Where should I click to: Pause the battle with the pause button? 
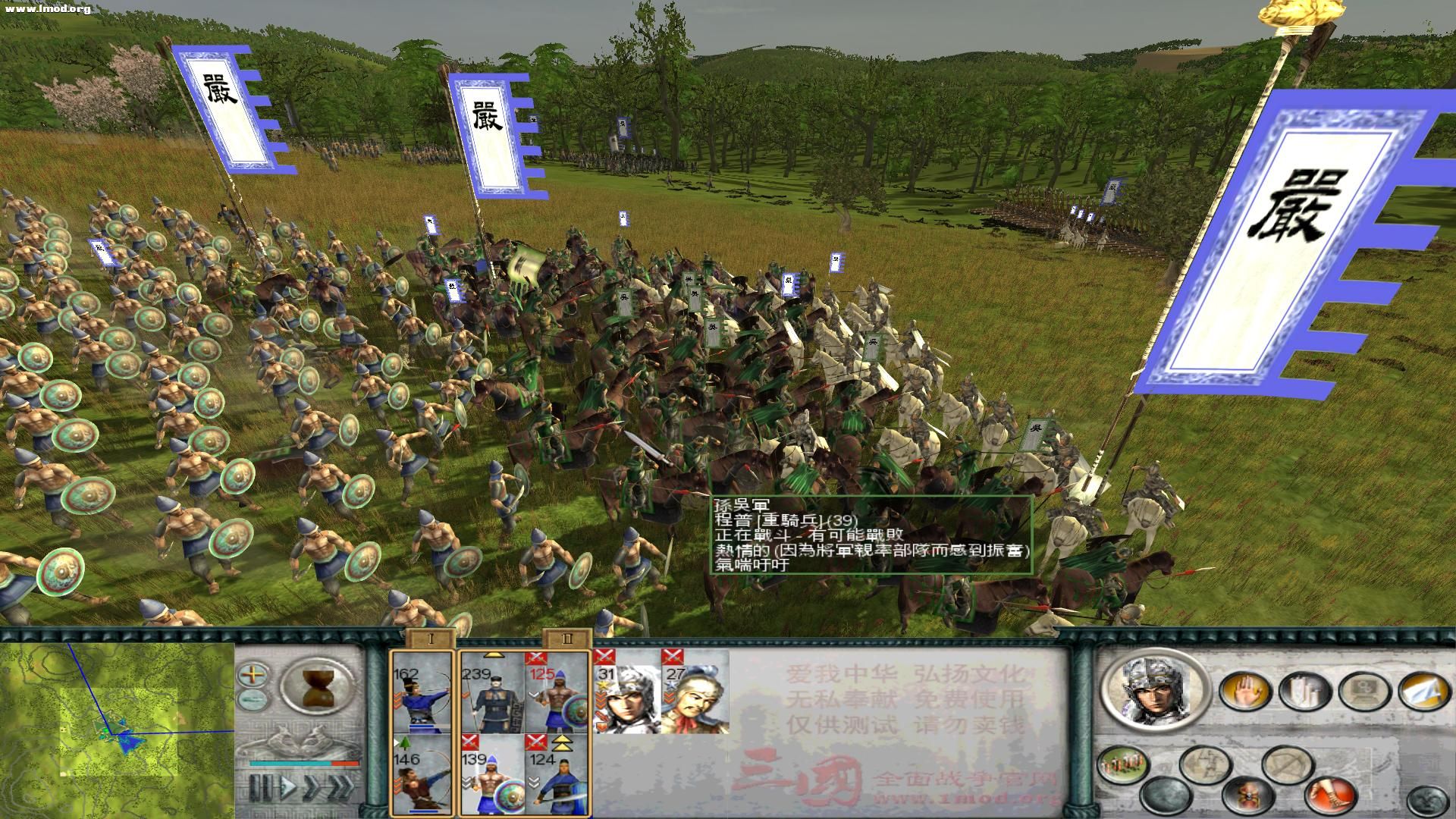(x=262, y=788)
